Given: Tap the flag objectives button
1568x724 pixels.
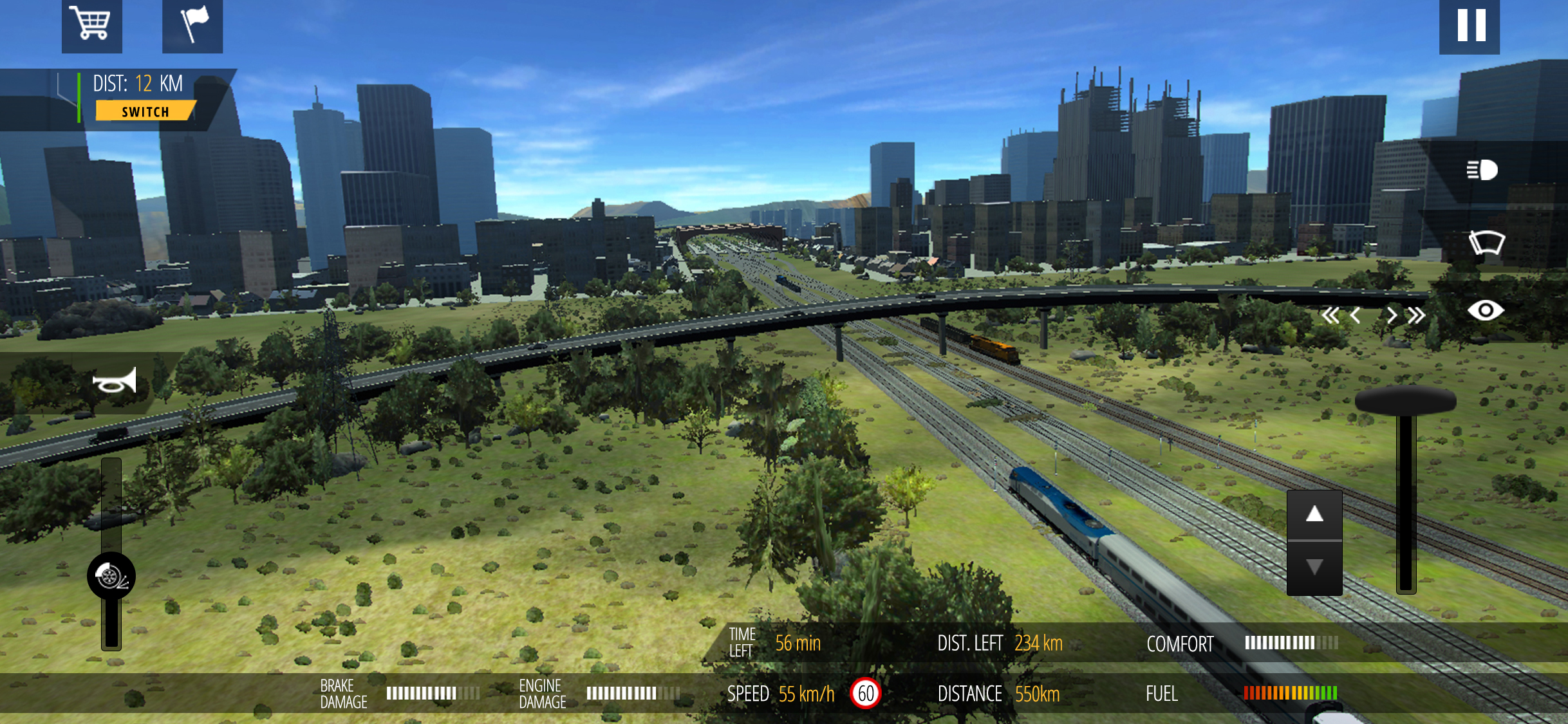Looking at the screenshot, I should (x=192, y=24).
